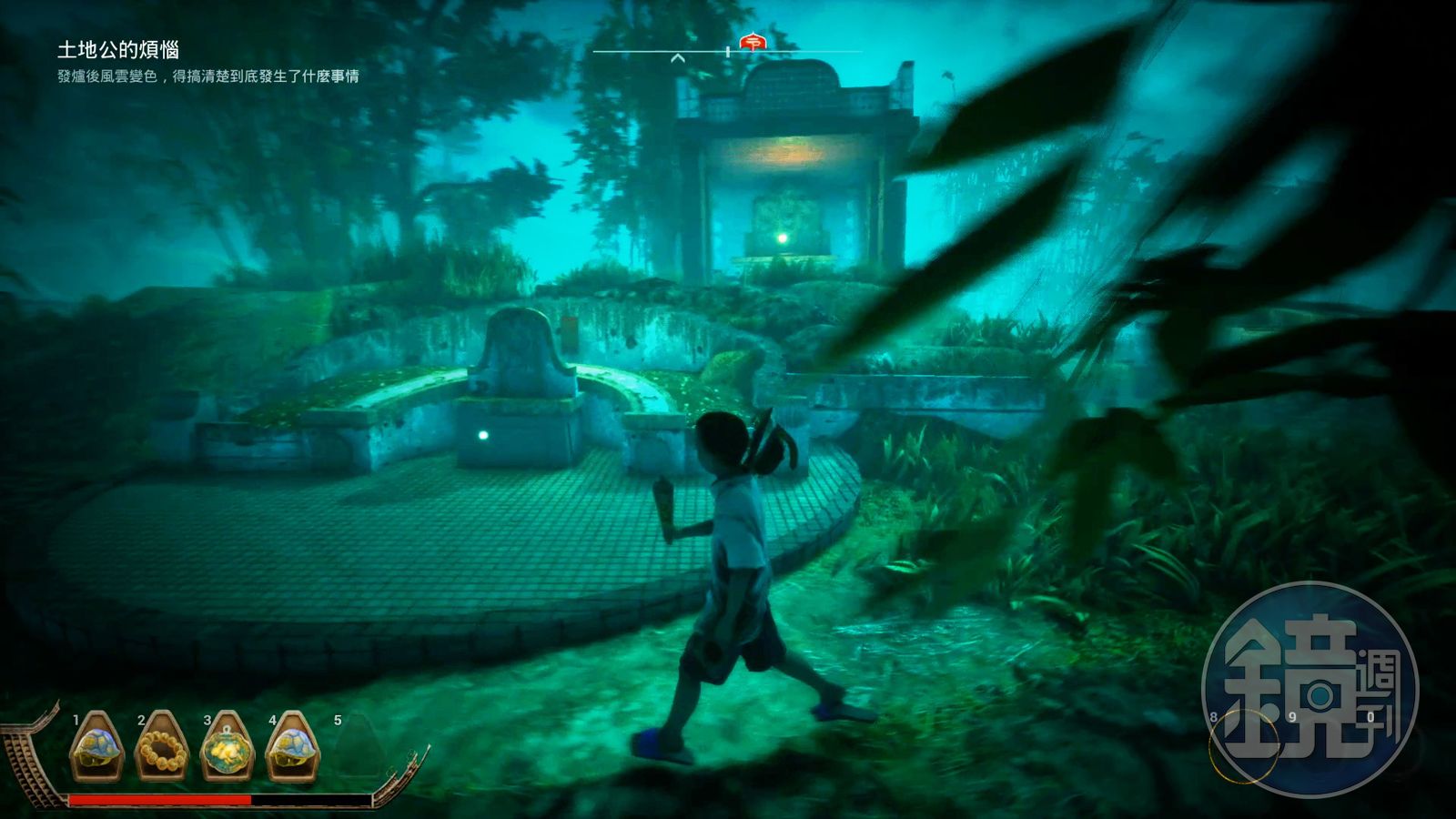This screenshot has width=1456, height=819.
Task: Open the 土地公的煩惱 quest tracker
Action: click(118, 50)
